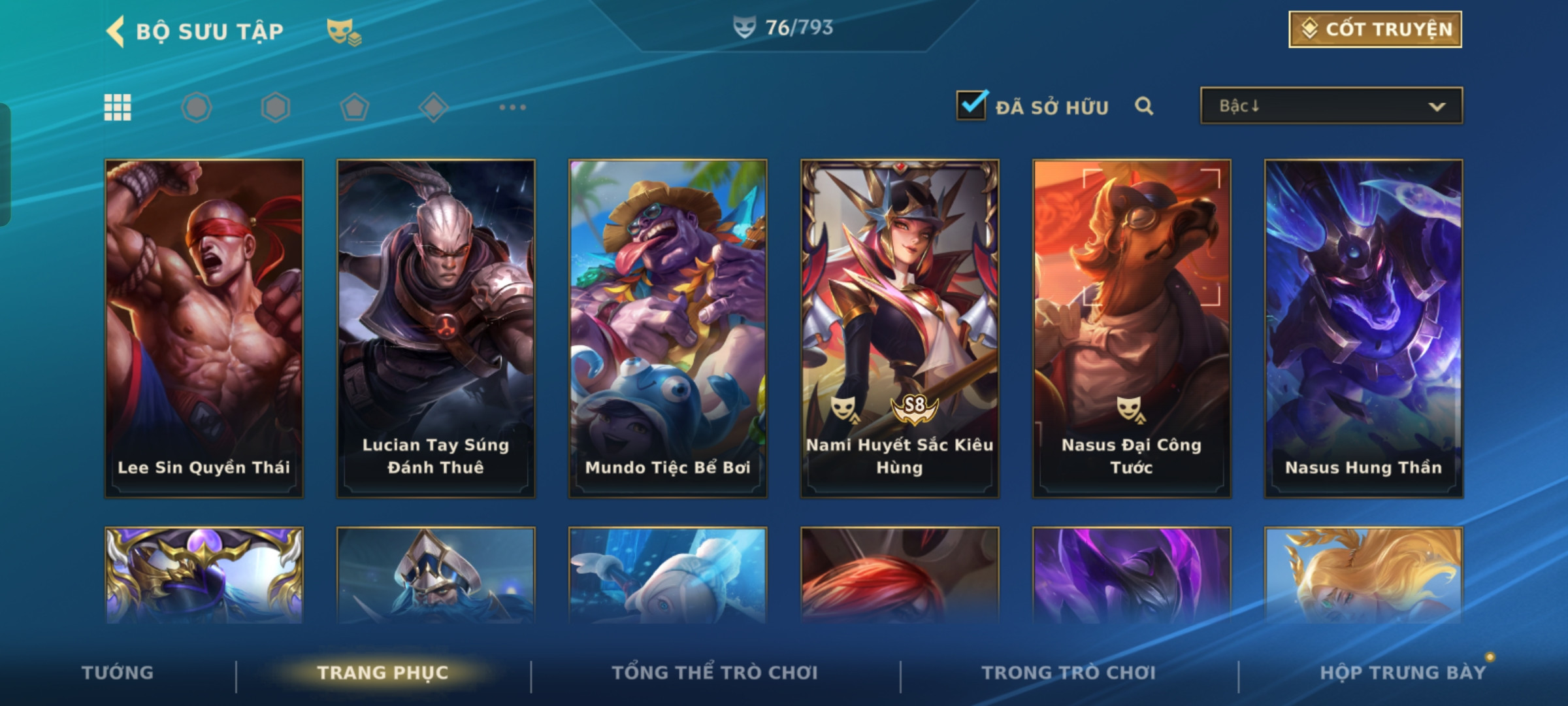1568x706 pixels.
Task: Open the Bậc sort dropdown
Action: 1331,106
